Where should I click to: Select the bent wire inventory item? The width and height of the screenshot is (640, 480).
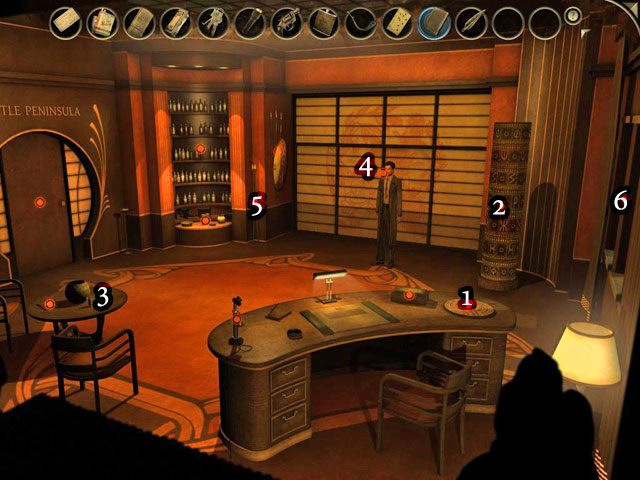click(360, 20)
